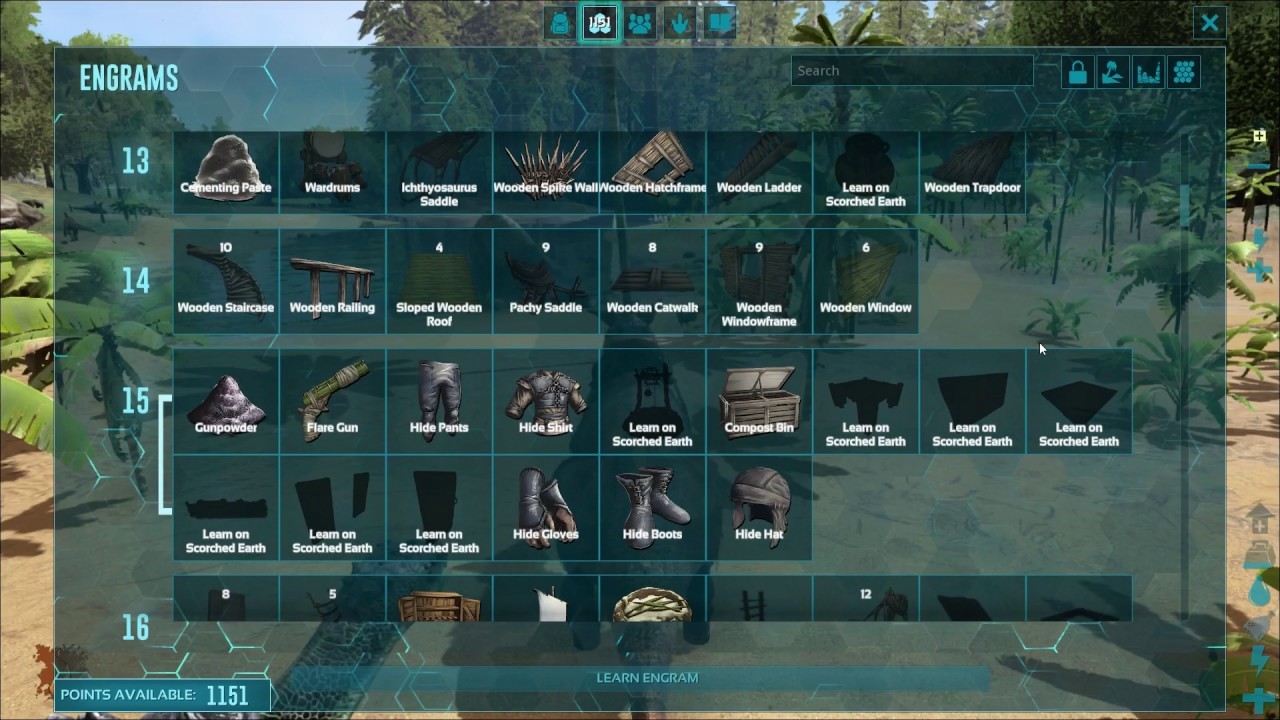Screen dimensions: 1280x720
Task: Click the stats graph filter icon
Action: click(1148, 71)
